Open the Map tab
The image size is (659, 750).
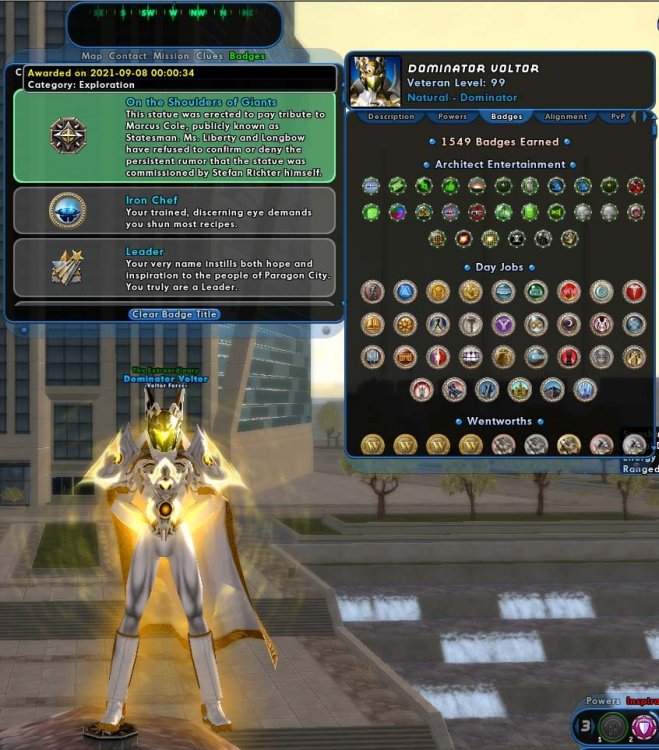tap(92, 56)
